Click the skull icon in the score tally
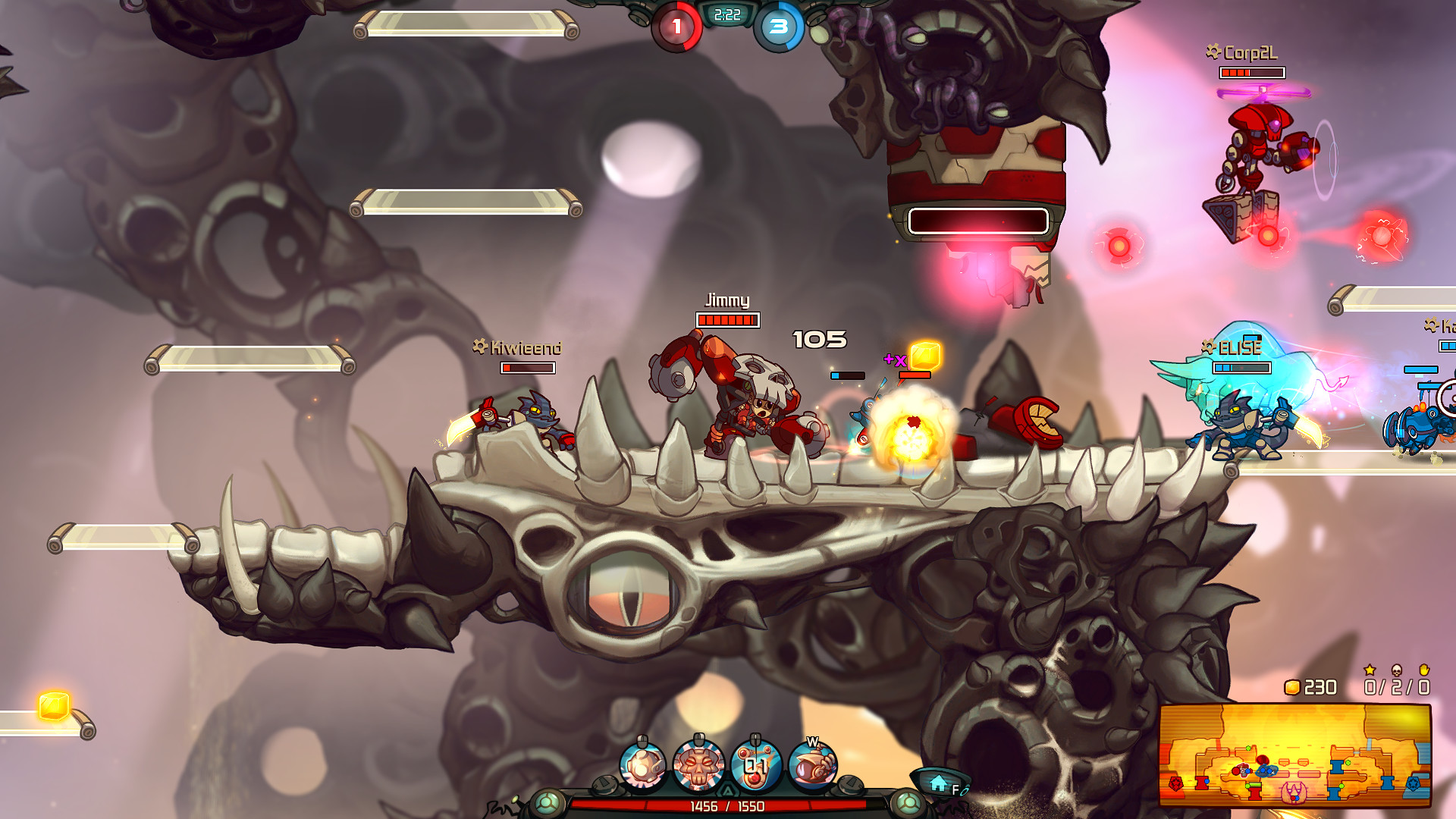Screen dimensions: 1456x819 point(1397,670)
